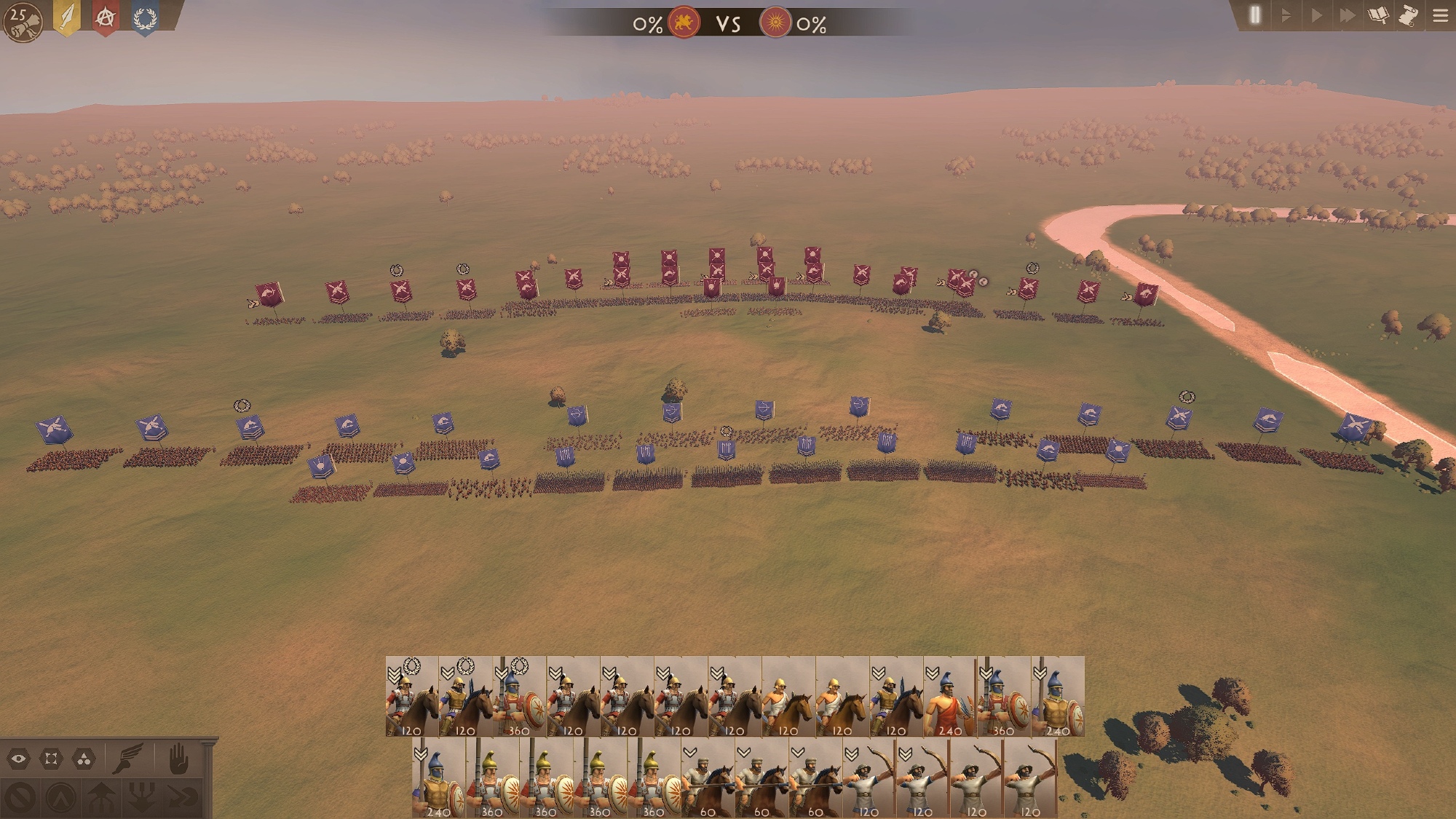This screenshot has height=819, width=1456.
Task: Open the book encyclopedia icon
Action: [1378, 15]
